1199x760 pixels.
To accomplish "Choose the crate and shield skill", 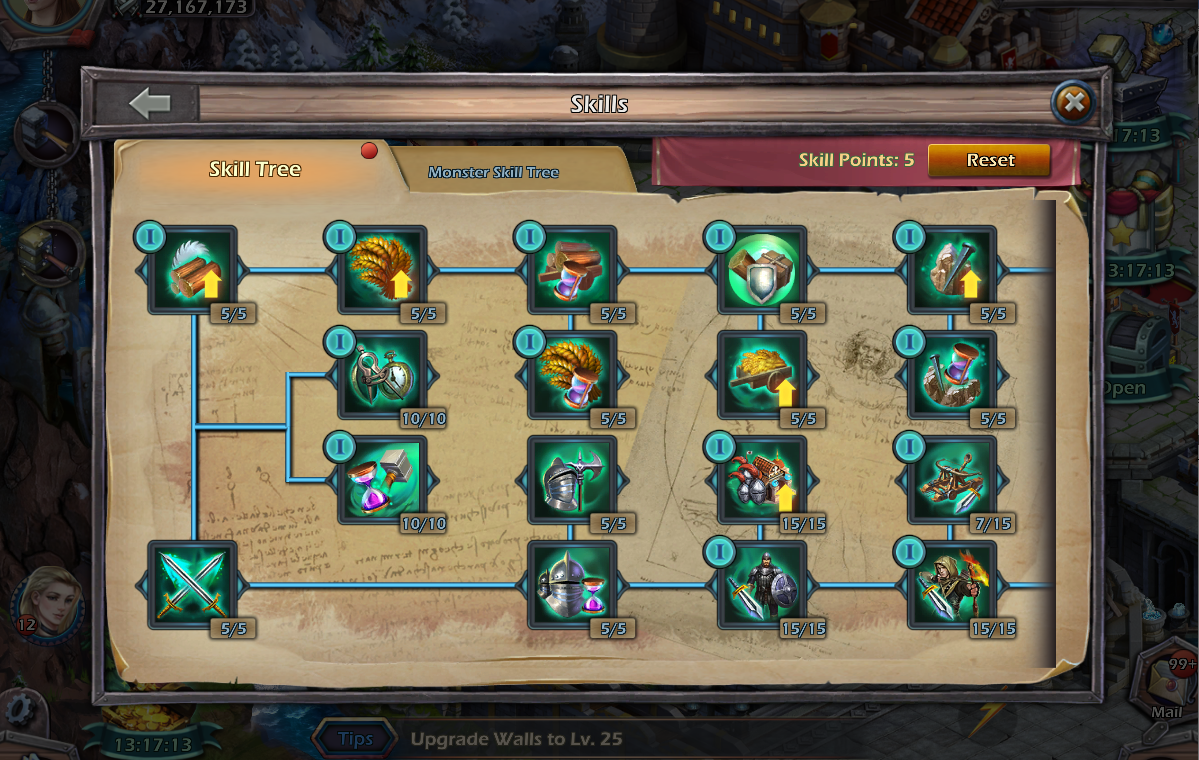I will 762,270.
